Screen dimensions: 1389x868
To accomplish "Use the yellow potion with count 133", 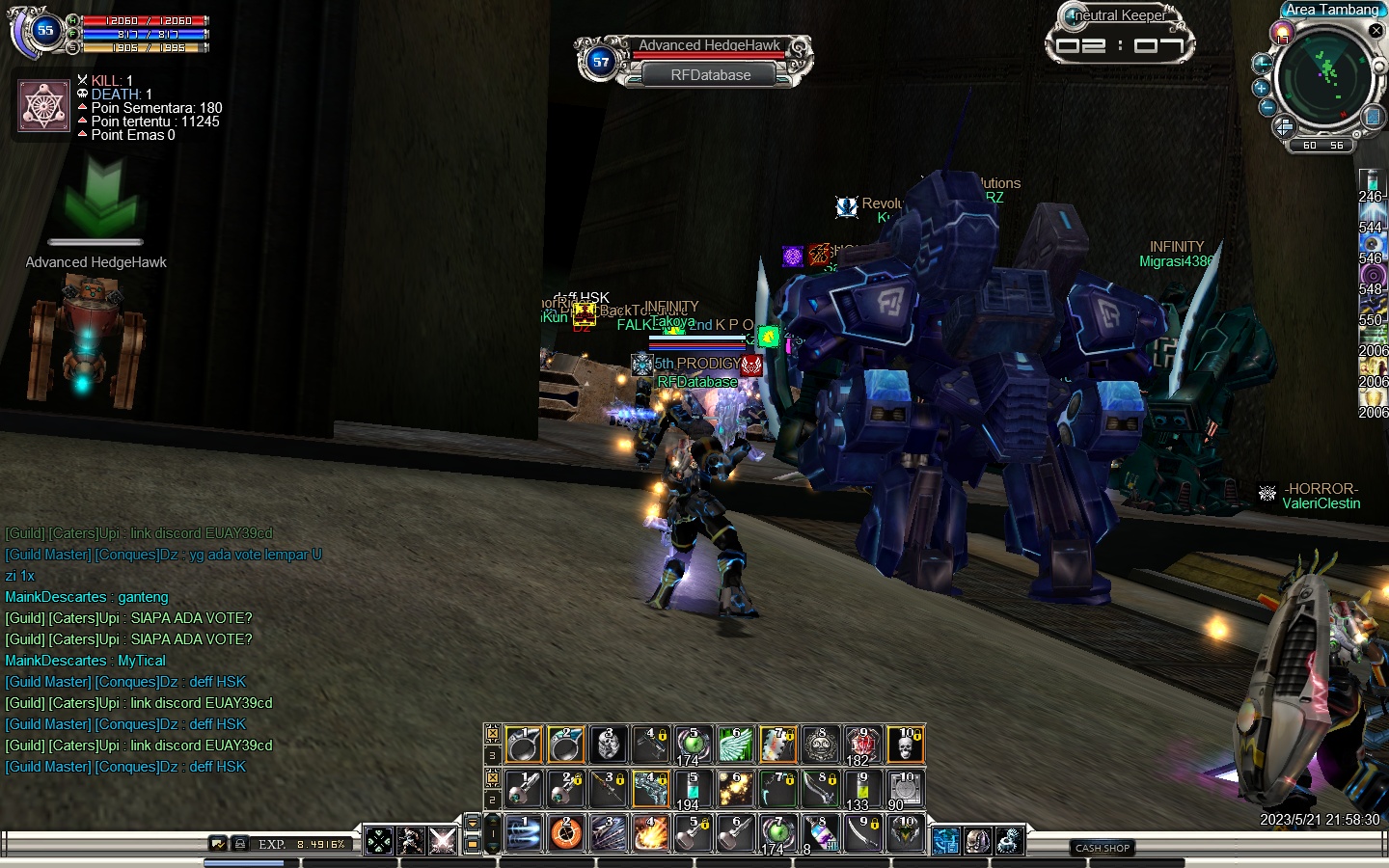I will [x=862, y=790].
